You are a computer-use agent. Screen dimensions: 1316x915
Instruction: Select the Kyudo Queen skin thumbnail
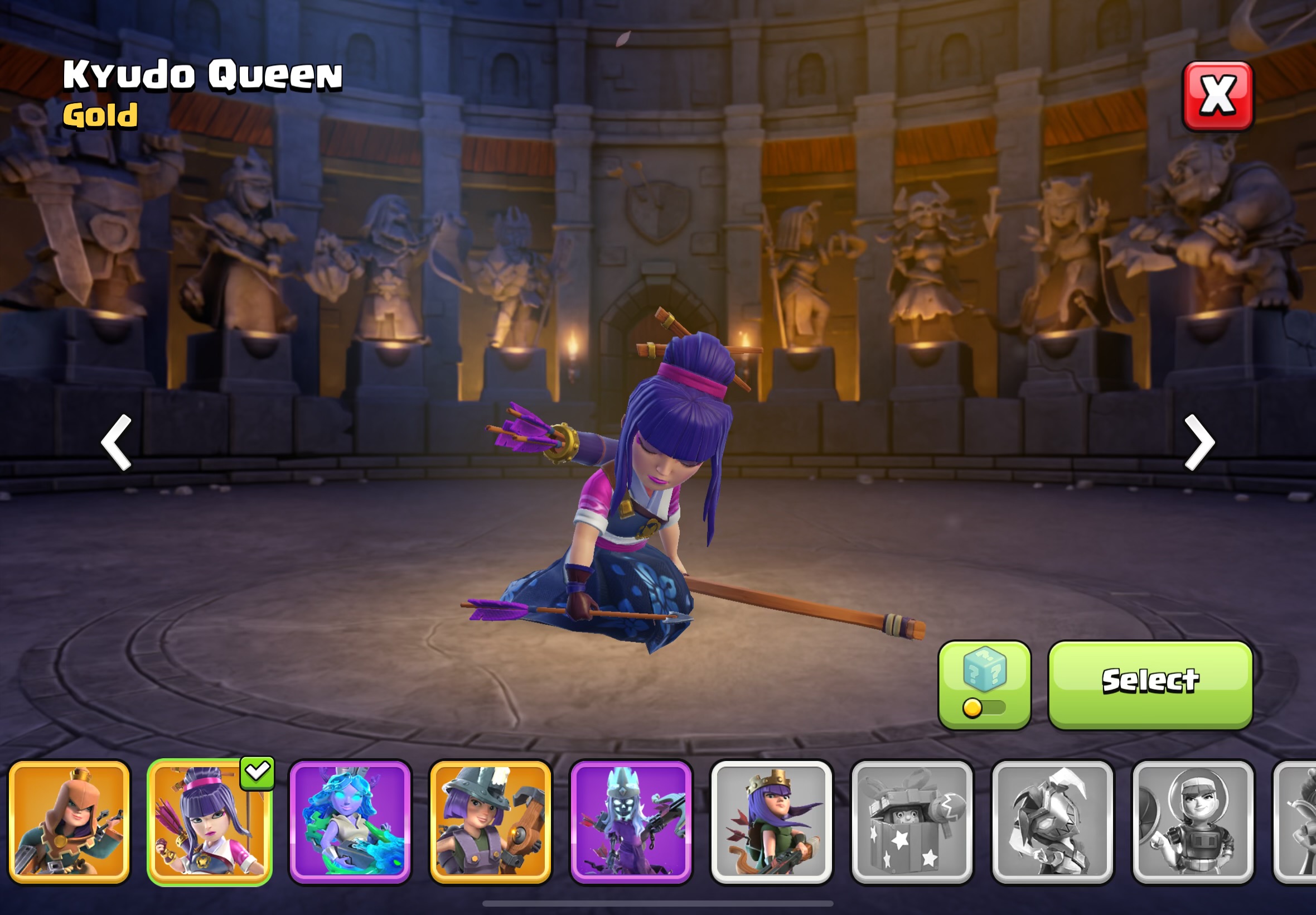pyautogui.click(x=210, y=822)
